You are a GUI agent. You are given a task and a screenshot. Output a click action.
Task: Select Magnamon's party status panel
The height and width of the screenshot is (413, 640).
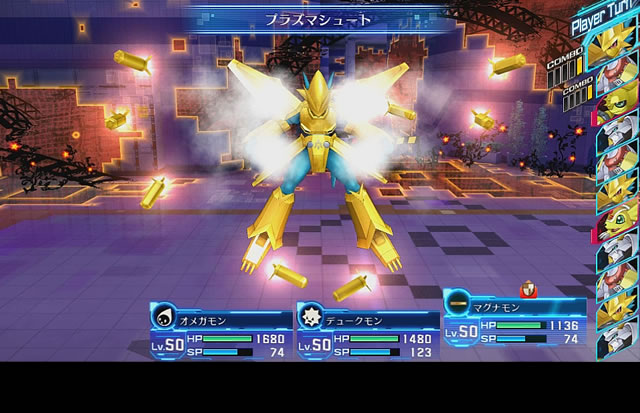513,318
